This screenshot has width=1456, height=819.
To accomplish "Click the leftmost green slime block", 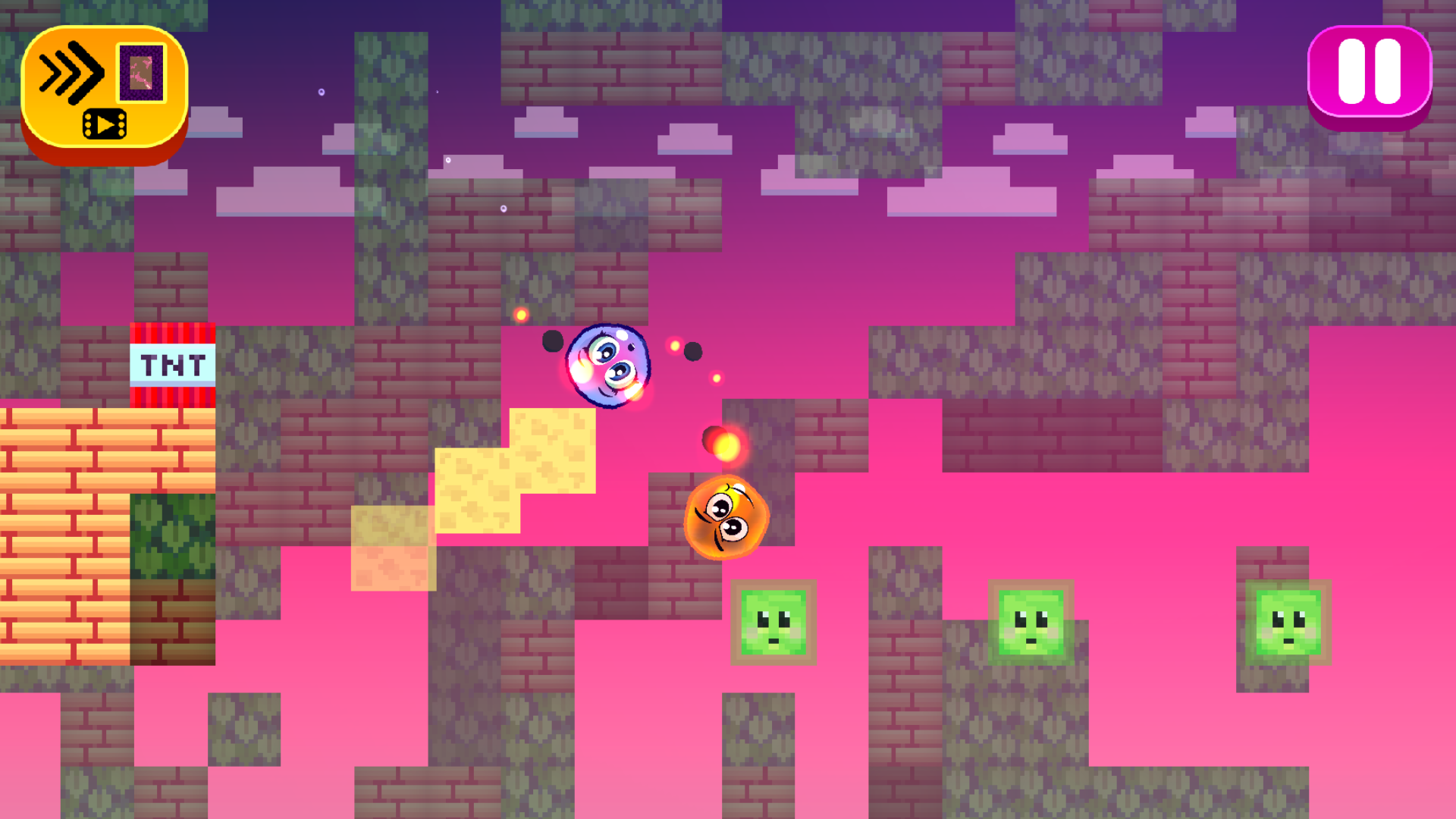I will [773, 622].
